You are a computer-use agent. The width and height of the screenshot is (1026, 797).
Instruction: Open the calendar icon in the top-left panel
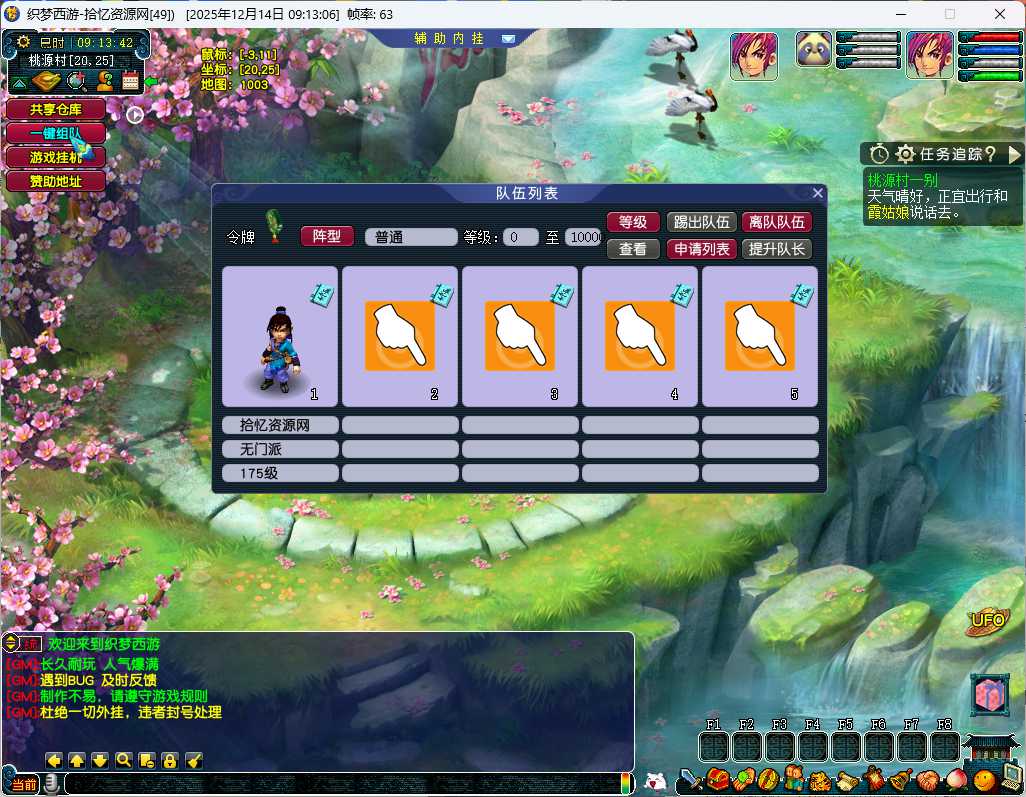coord(130,82)
